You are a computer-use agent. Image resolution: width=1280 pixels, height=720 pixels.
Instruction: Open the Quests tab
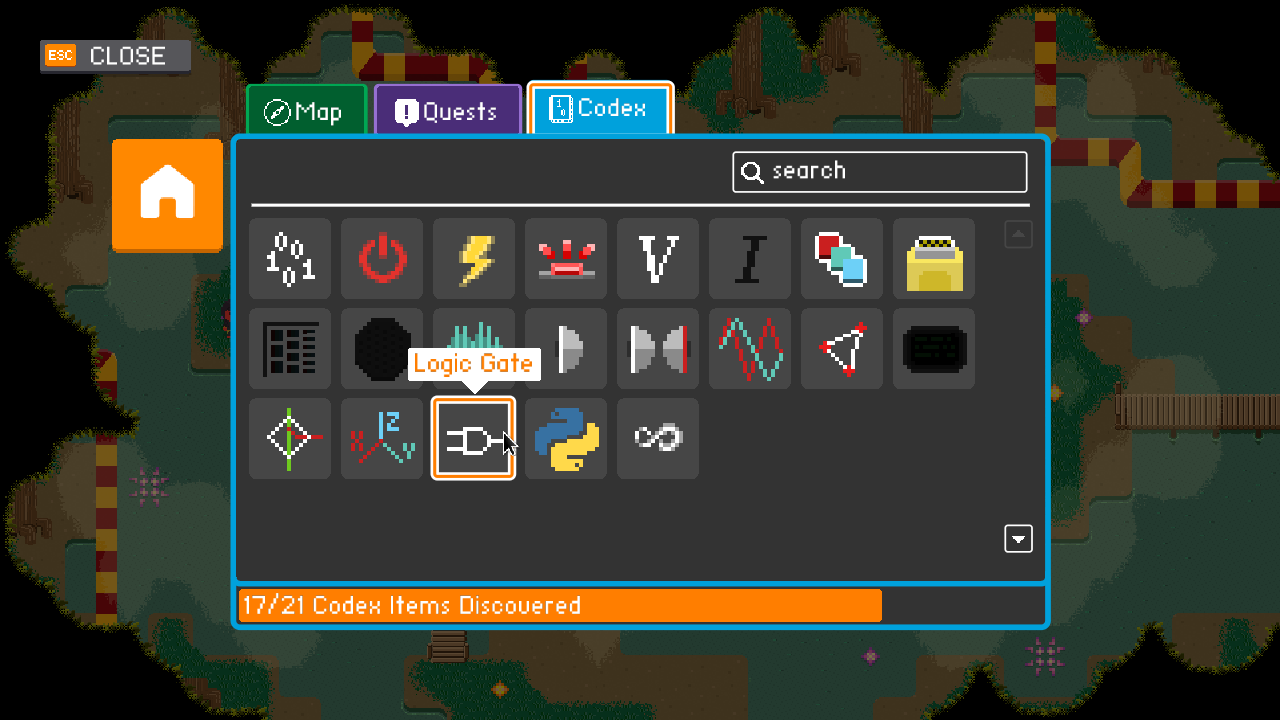pyautogui.click(x=447, y=111)
